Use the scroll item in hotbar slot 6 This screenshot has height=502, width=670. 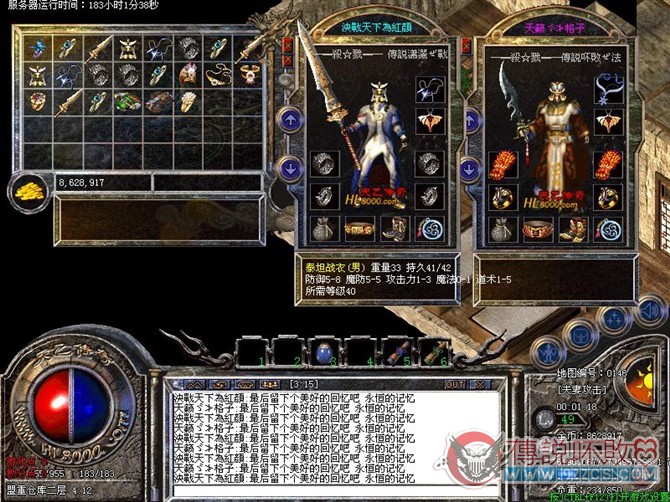click(x=433, y=351)
